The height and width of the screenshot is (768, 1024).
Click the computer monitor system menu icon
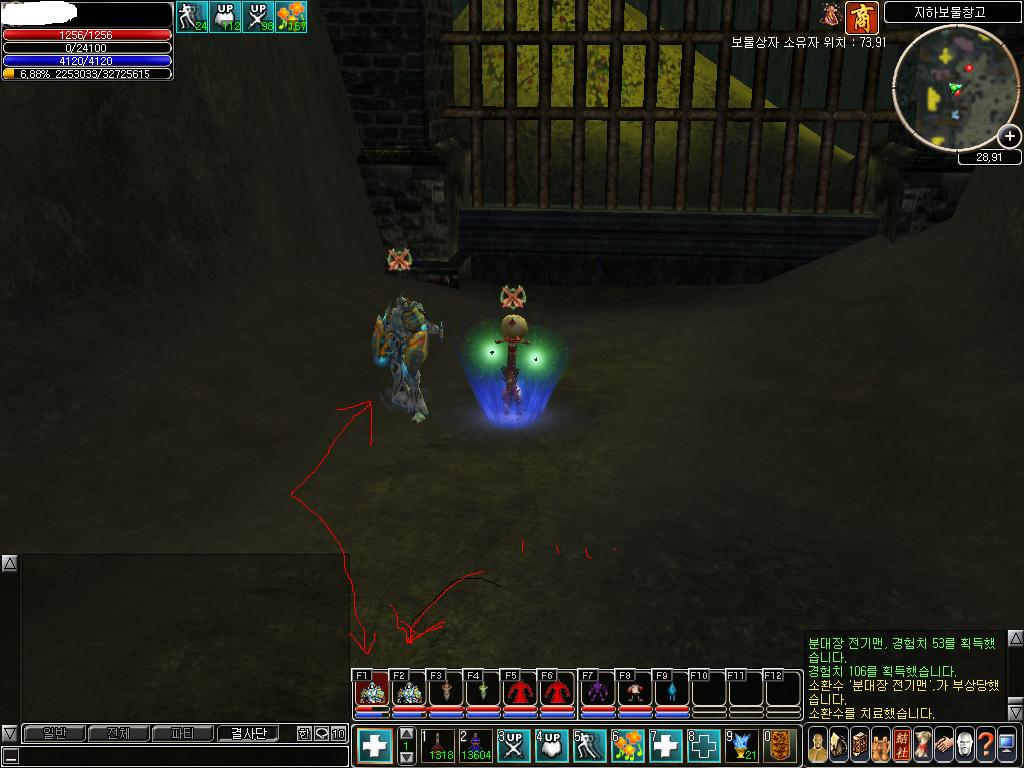tap(1006, 746)
